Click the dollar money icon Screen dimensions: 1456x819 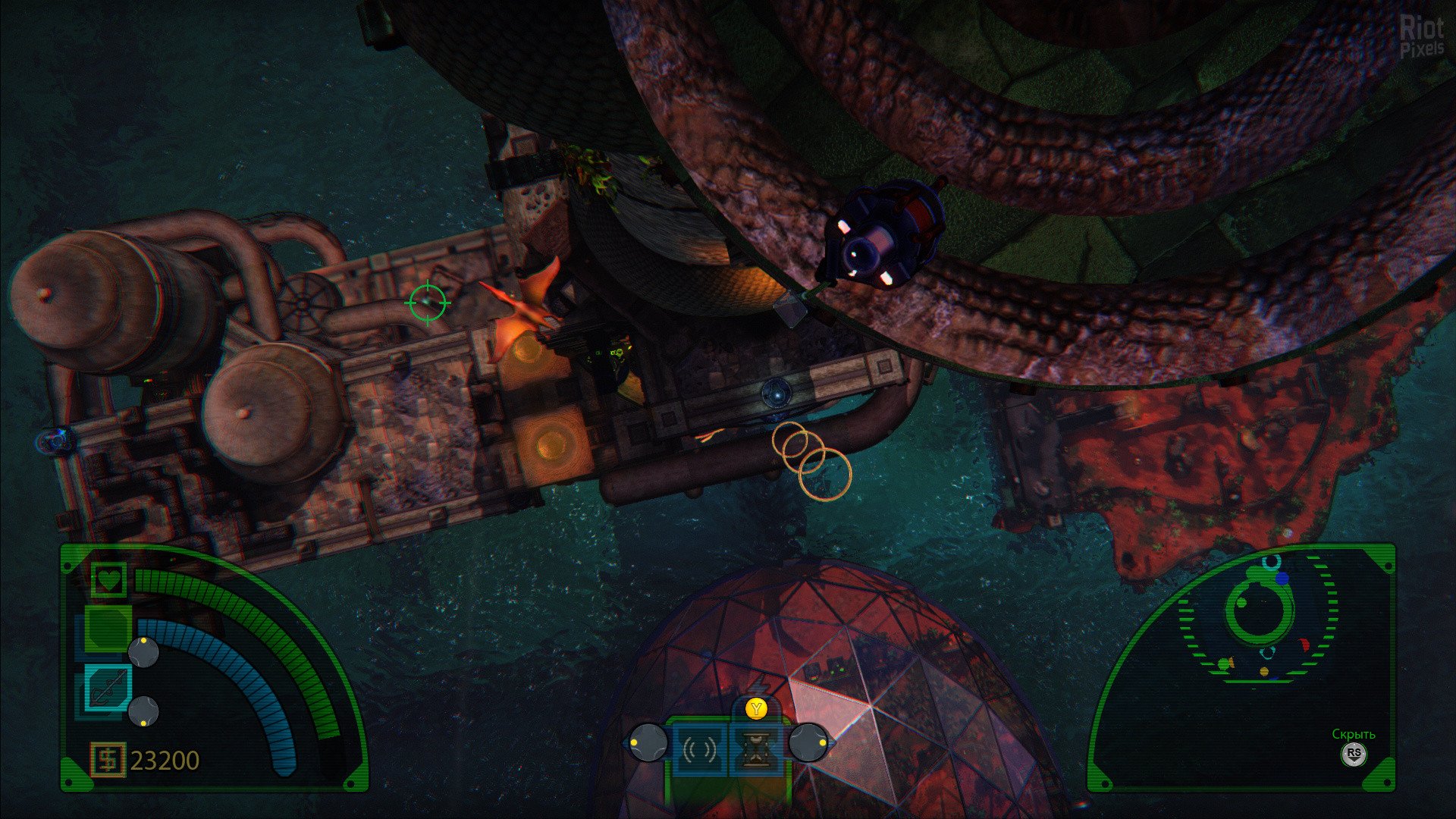(x=108, y=760)
